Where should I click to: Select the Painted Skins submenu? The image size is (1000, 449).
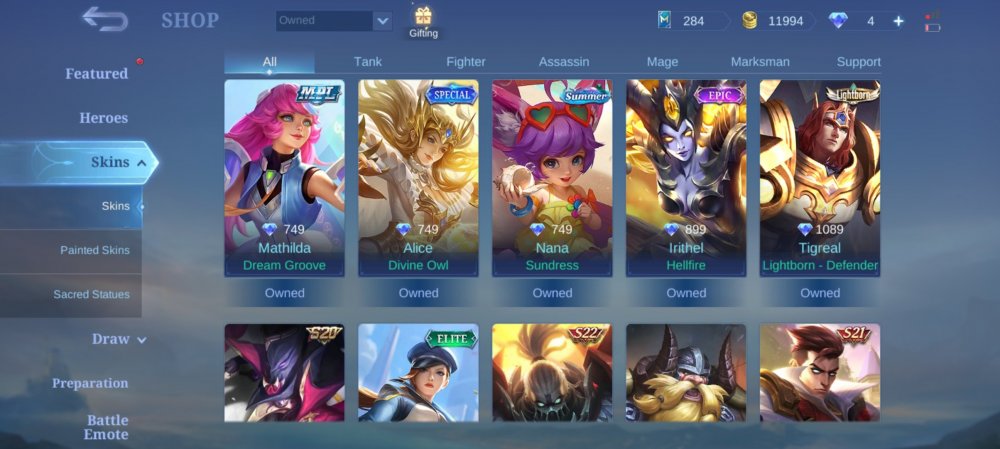click(x=95, y=250)
